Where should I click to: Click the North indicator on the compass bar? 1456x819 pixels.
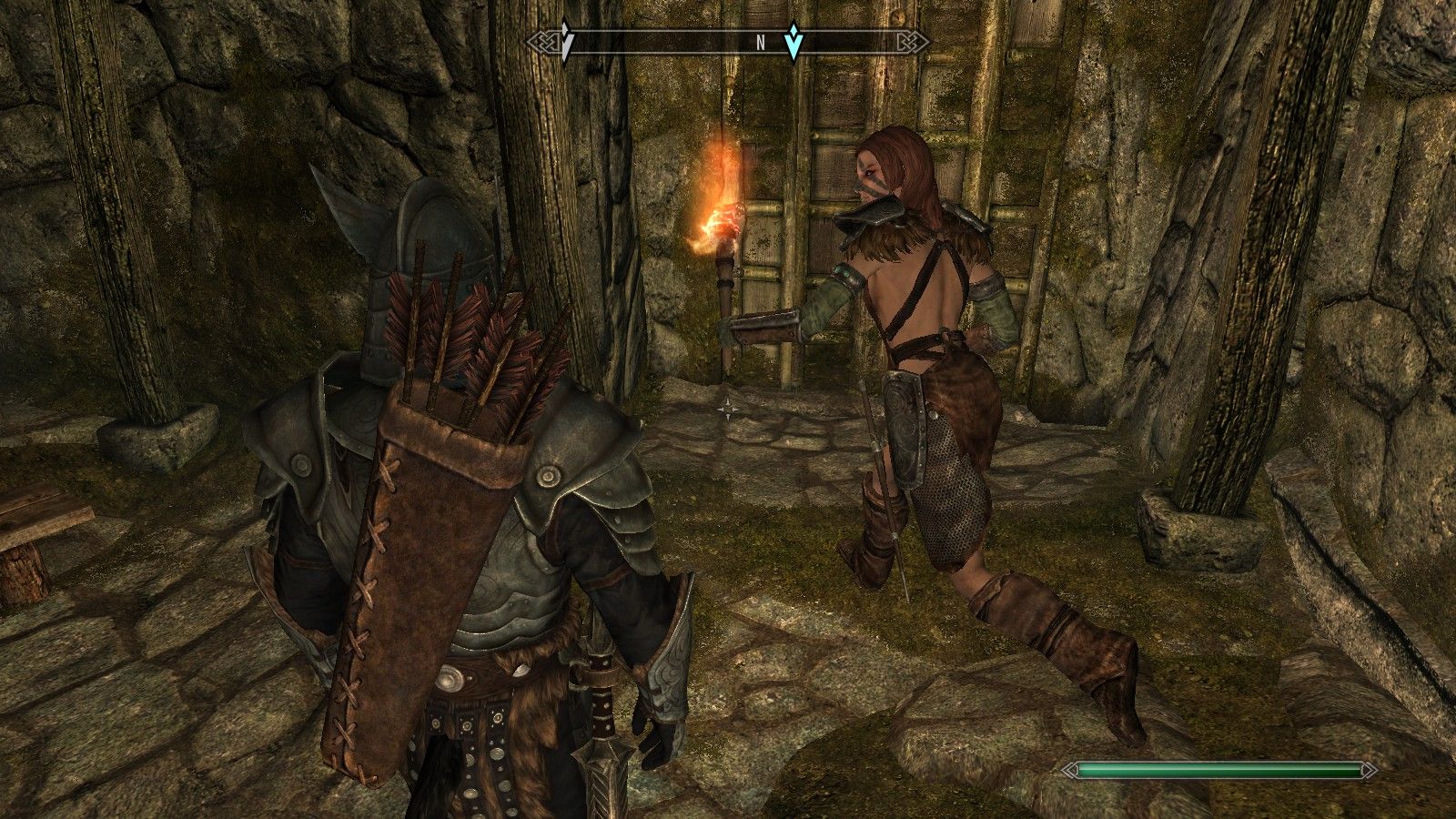(x=760, y=42)
